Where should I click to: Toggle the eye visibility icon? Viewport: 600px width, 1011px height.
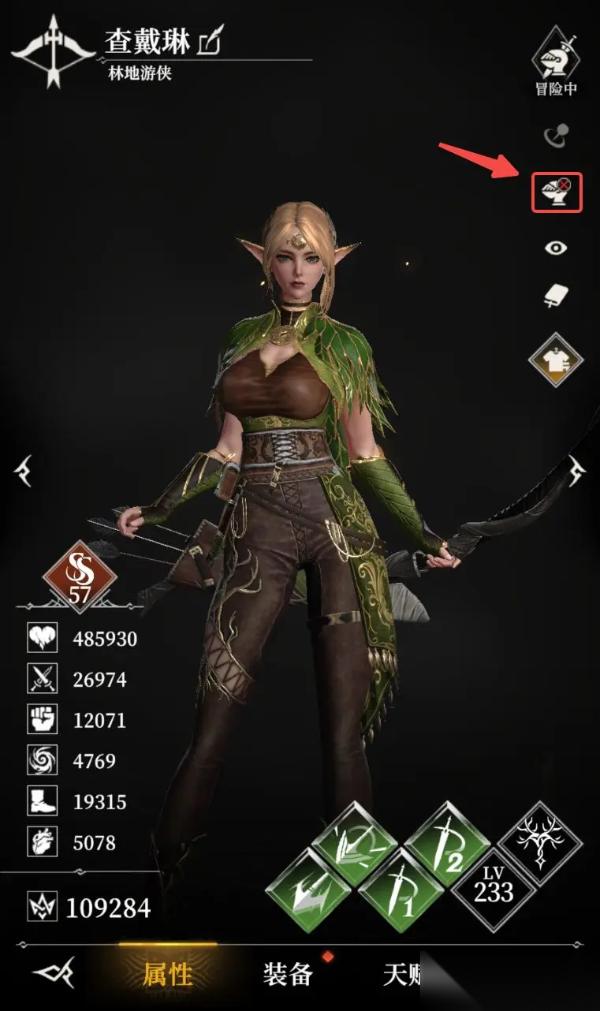click(556, 248)
